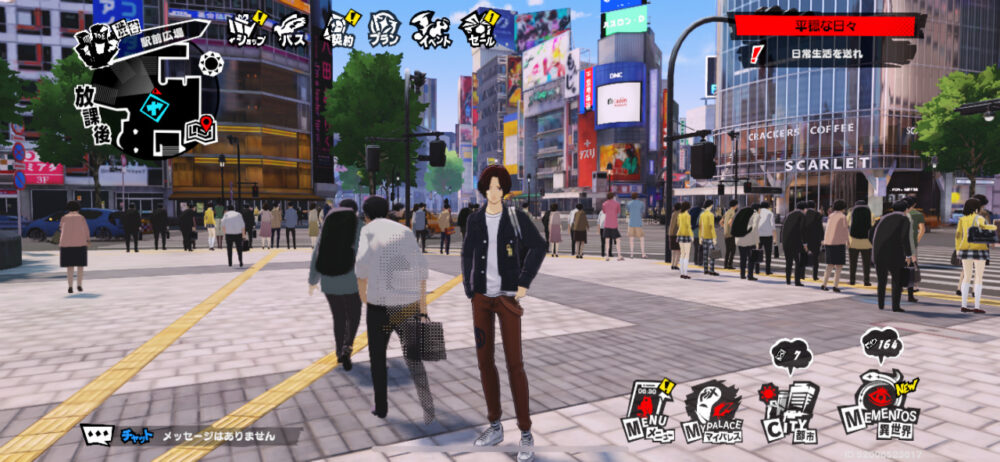Open the MENU phone button

[x=648, y=410]
